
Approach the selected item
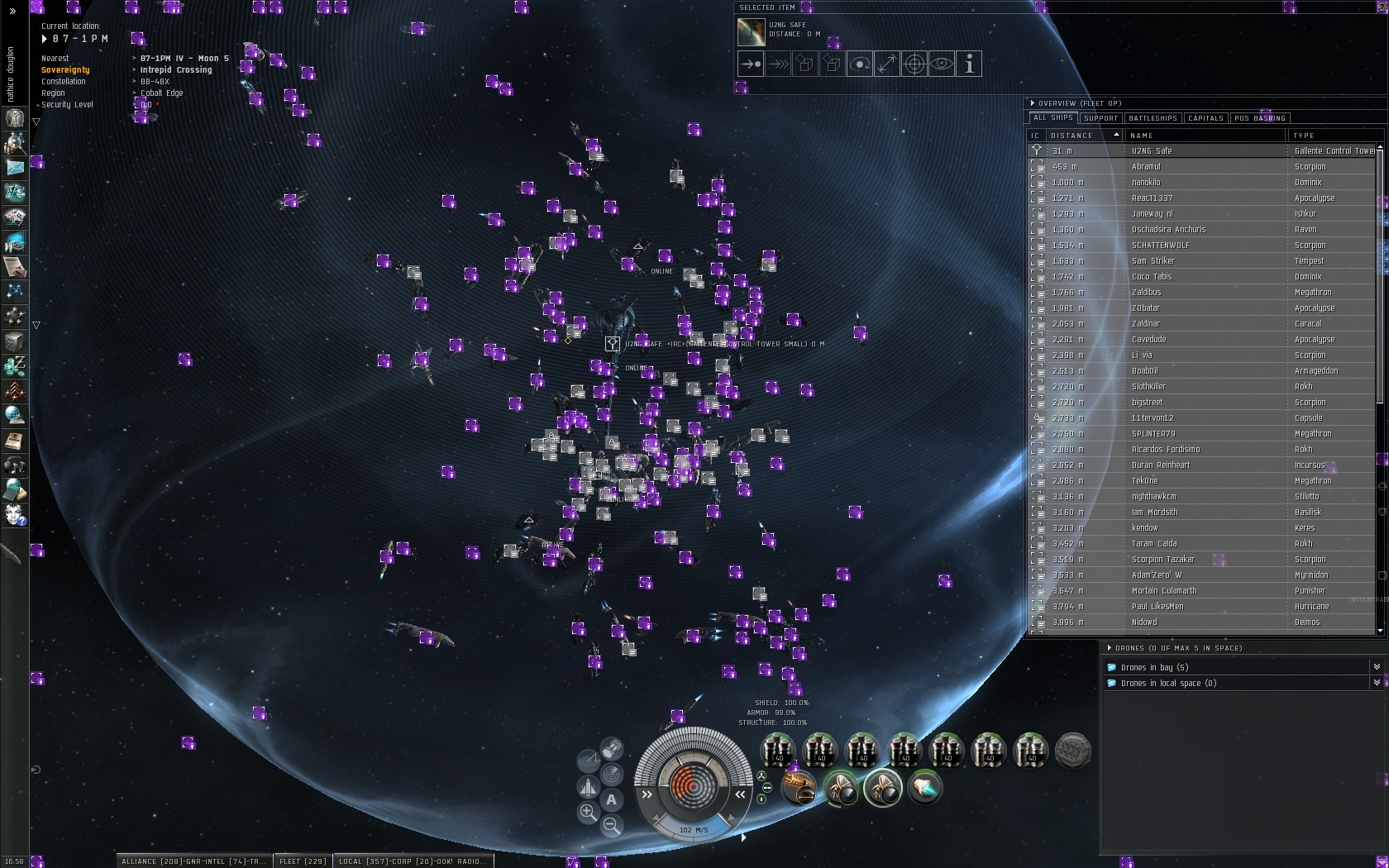(751, 64)
